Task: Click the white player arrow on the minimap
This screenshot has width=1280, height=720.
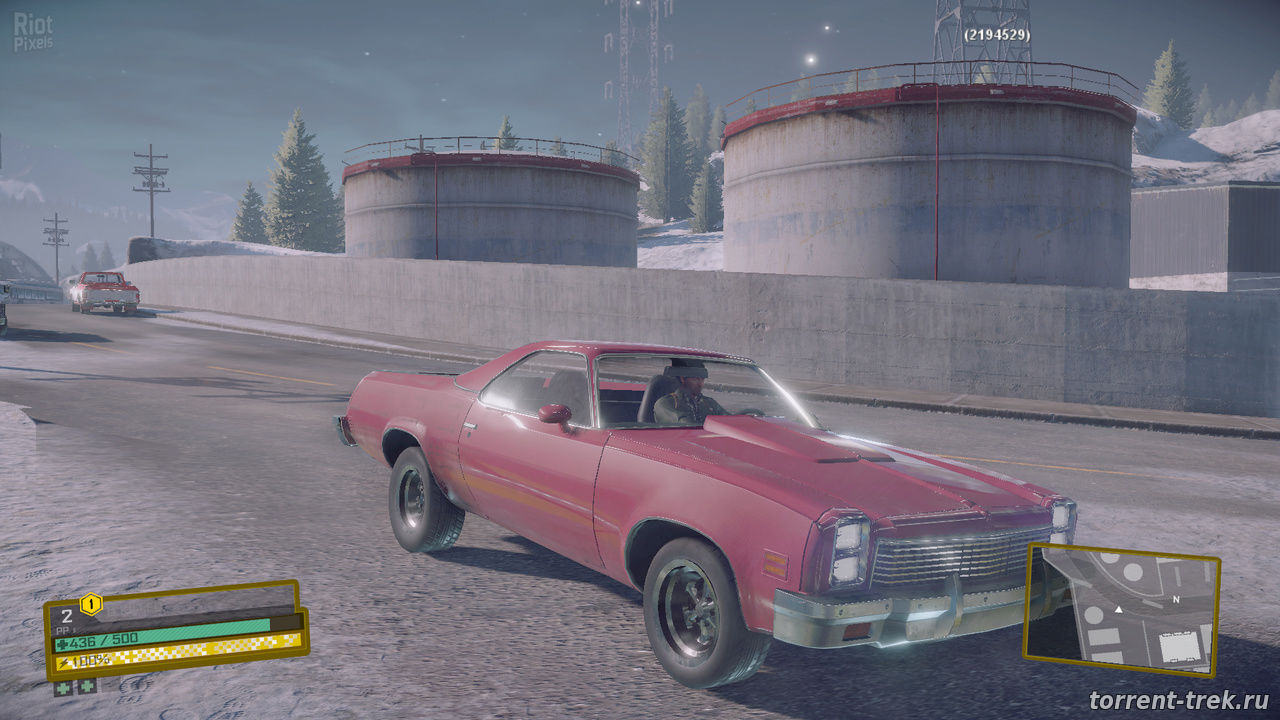Action: (1118, 608)
